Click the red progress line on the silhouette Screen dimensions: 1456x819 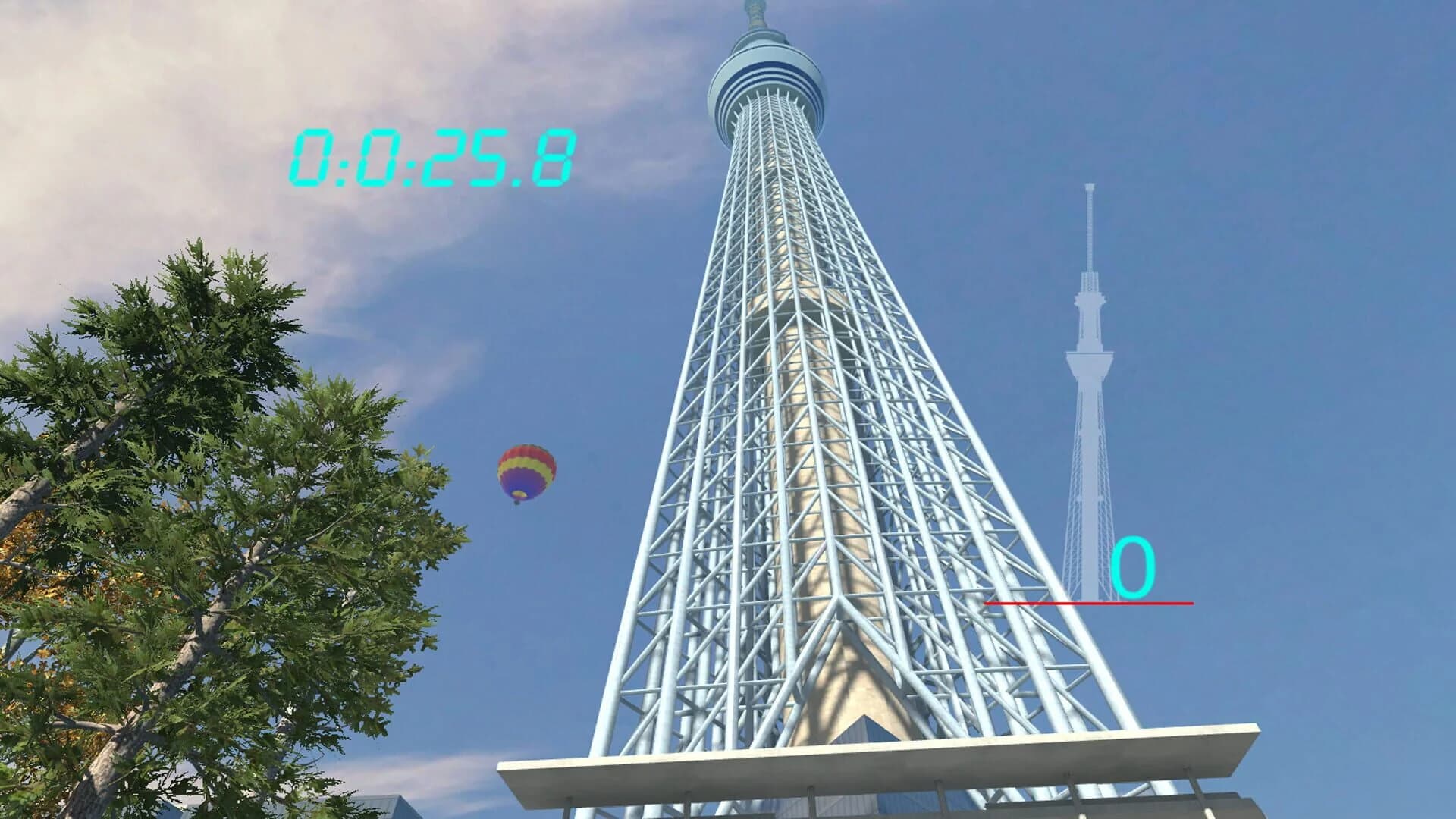(1088, 601)
